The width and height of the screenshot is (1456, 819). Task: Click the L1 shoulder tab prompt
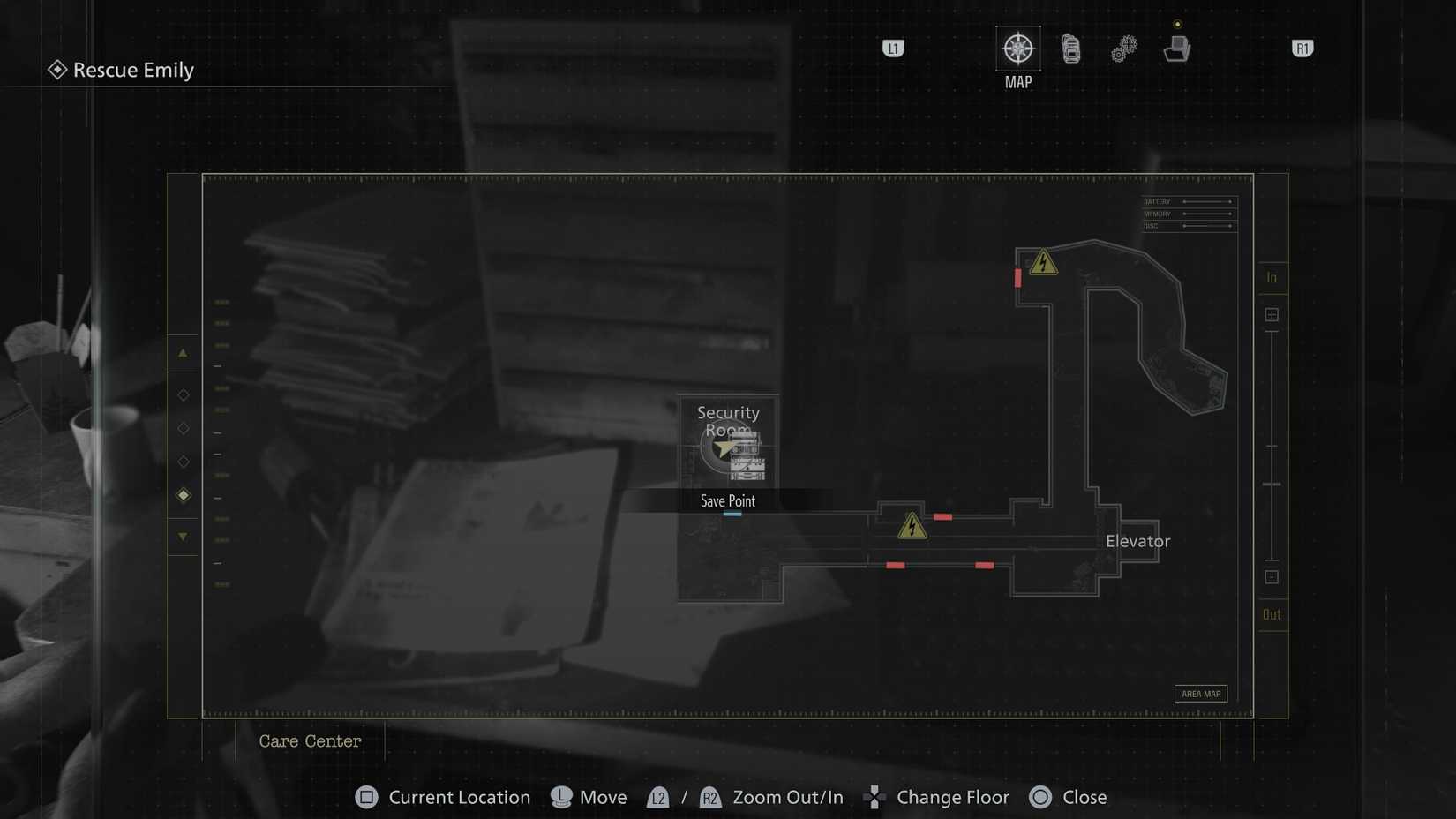point(891,49)
